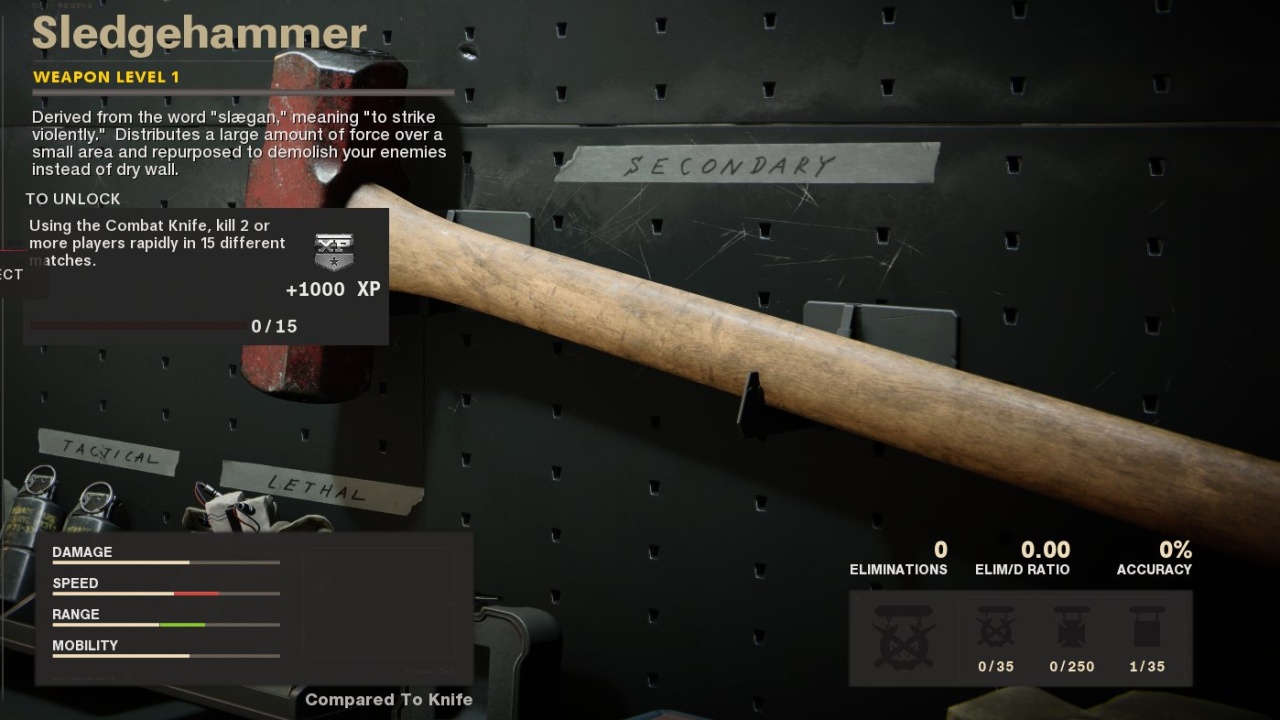This screenshot has height=720, width=1280.
Task: Click the +1000 XP badge icon
Action: (333, 250)
